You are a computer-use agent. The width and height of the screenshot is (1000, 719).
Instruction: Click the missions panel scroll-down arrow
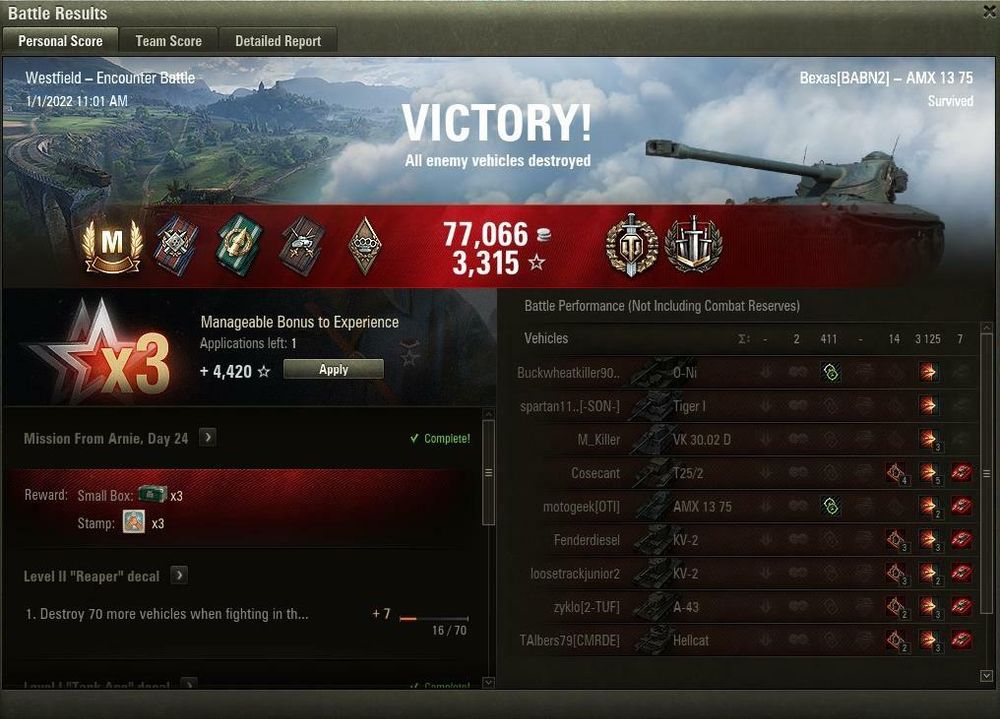tap(488, 683)
